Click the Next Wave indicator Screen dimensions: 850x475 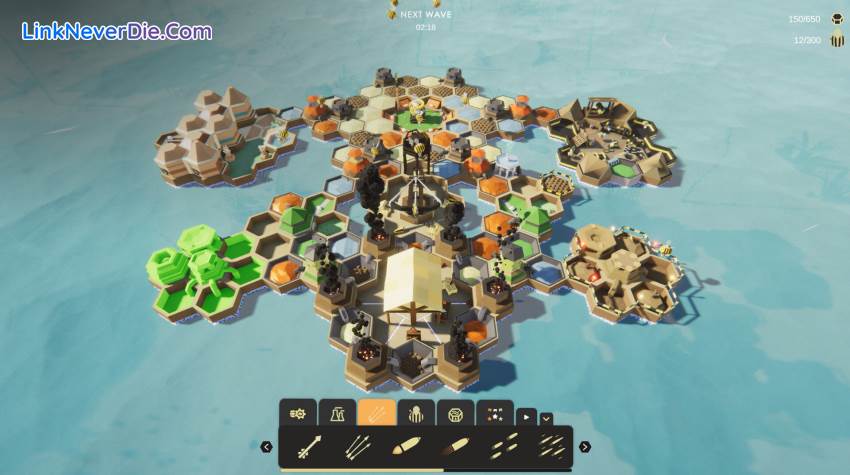[x=425, y=16]
